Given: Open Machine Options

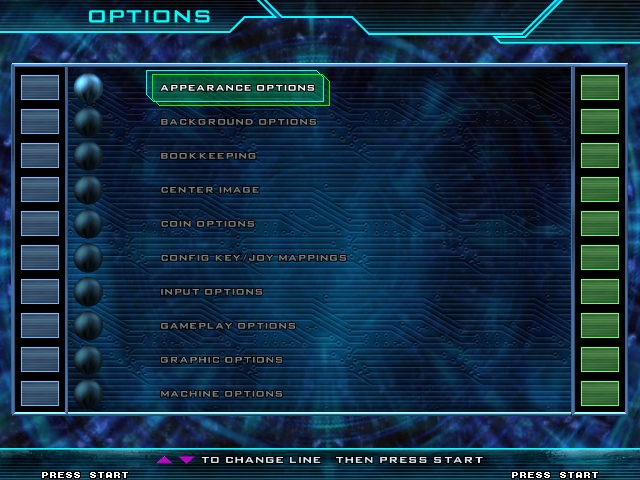Looking at the screenshot, I should point(222,394).
